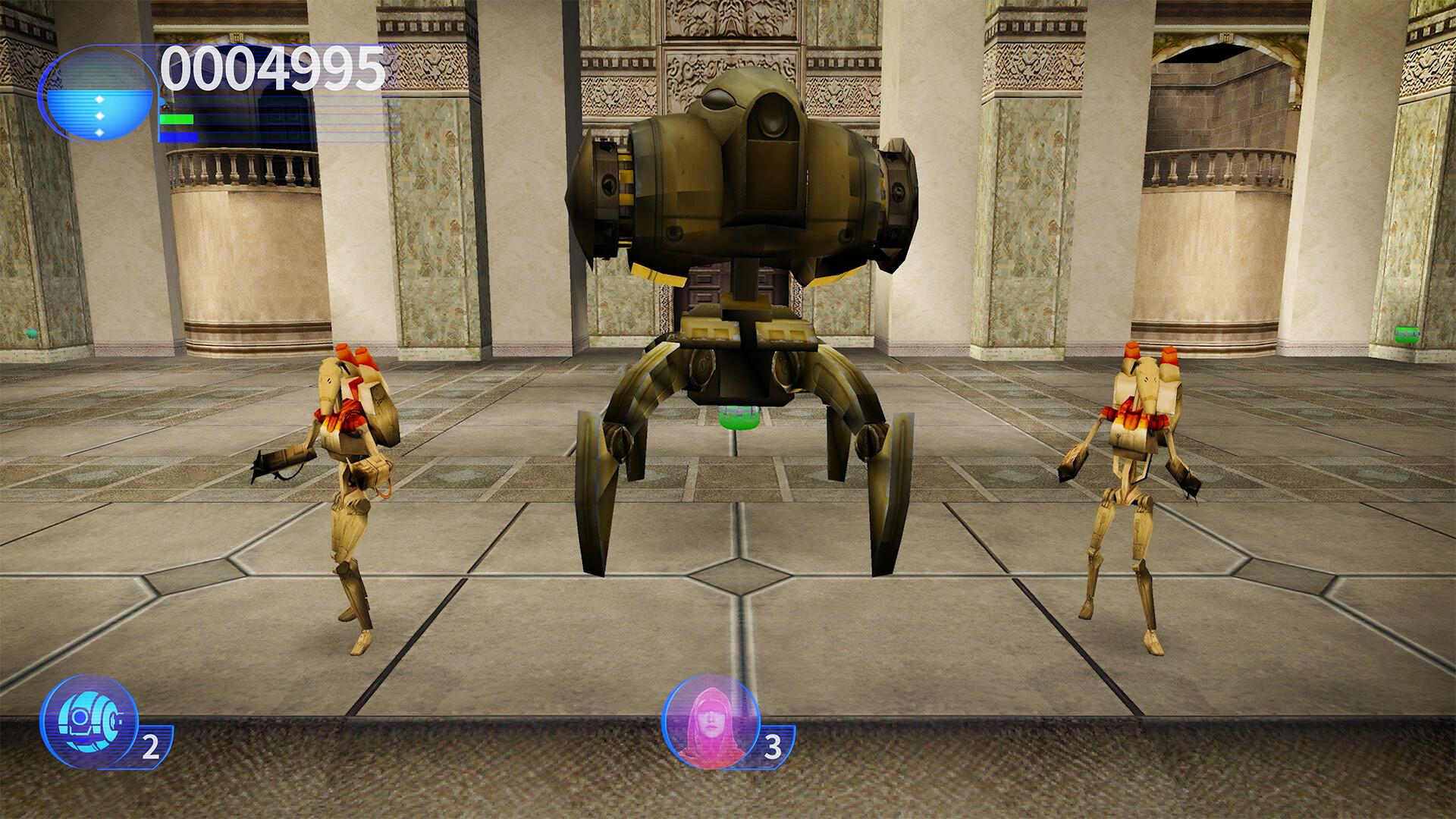This screenshot has height=819, width=1456.
Task: Toggle the top diamond marker on the health orb
Action: tap(99, 100)
